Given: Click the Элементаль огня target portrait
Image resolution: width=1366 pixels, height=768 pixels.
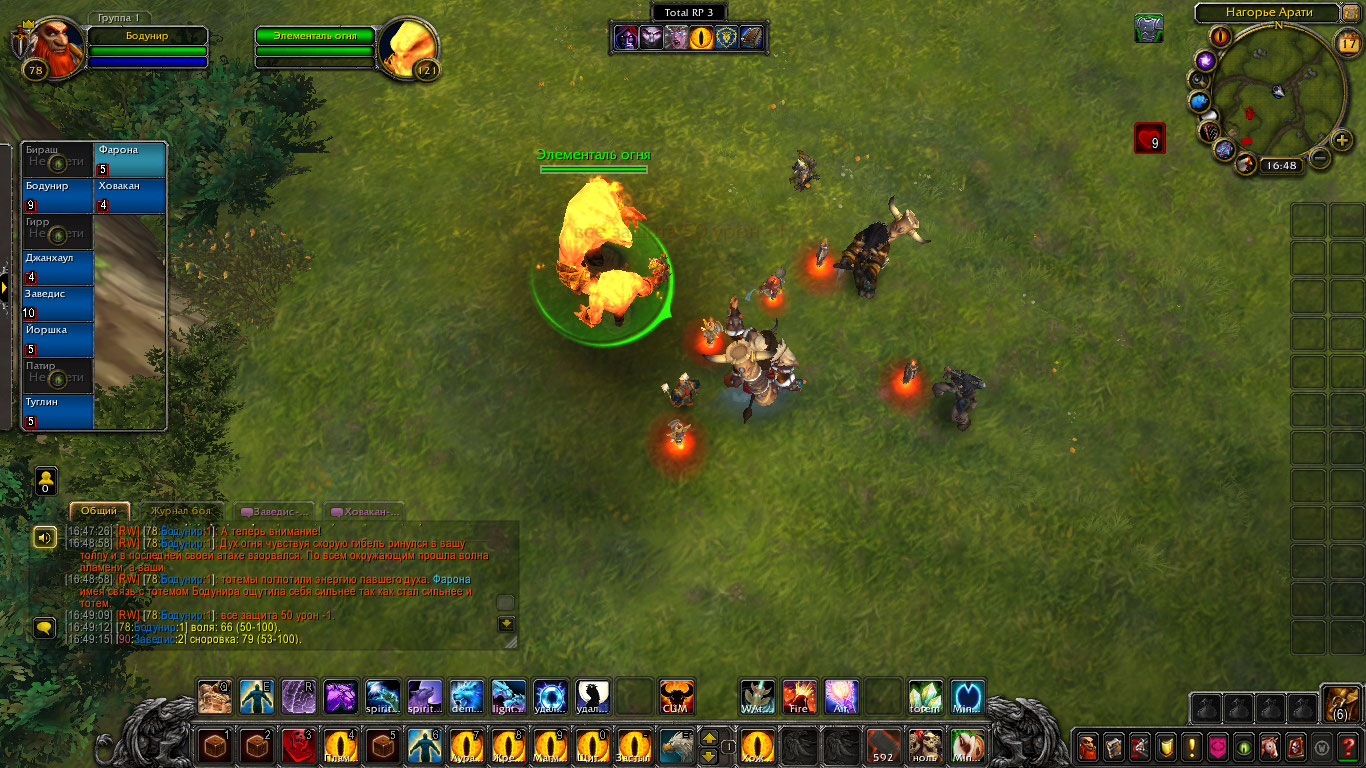Looking at the screenshot, I should tap(410, 47).
